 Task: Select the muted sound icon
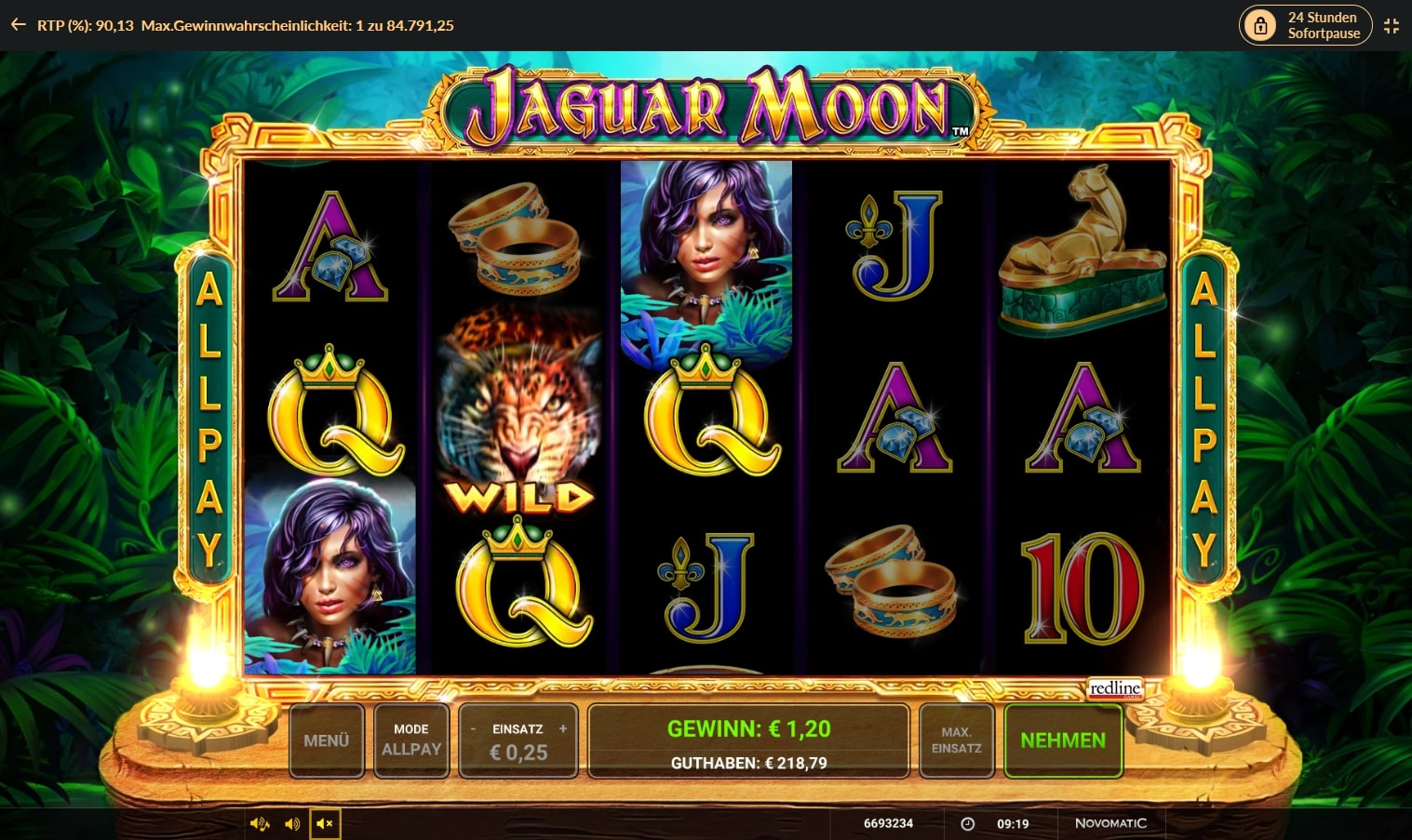pos(325,824)
